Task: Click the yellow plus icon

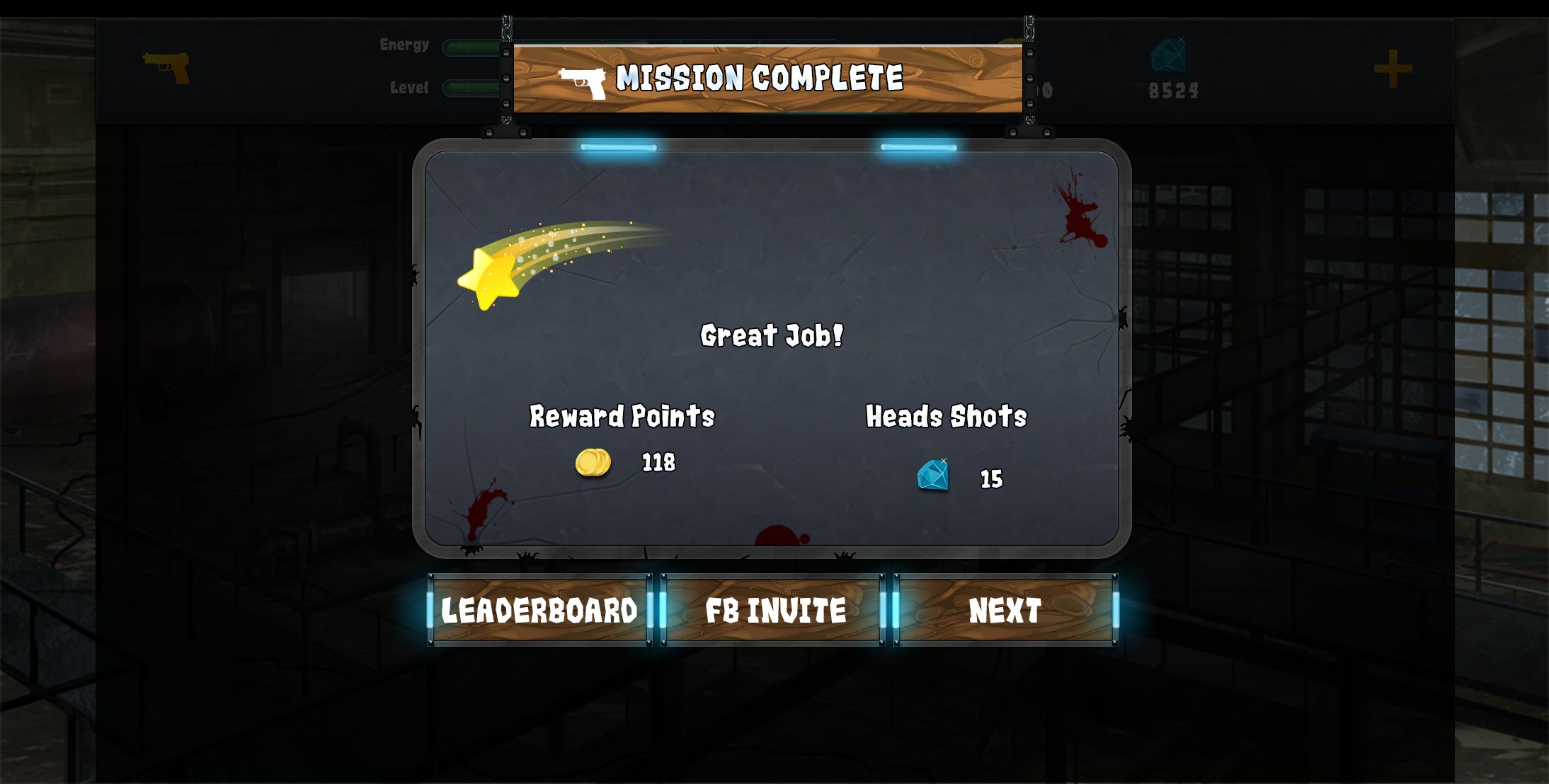Action: point(1393,69)
